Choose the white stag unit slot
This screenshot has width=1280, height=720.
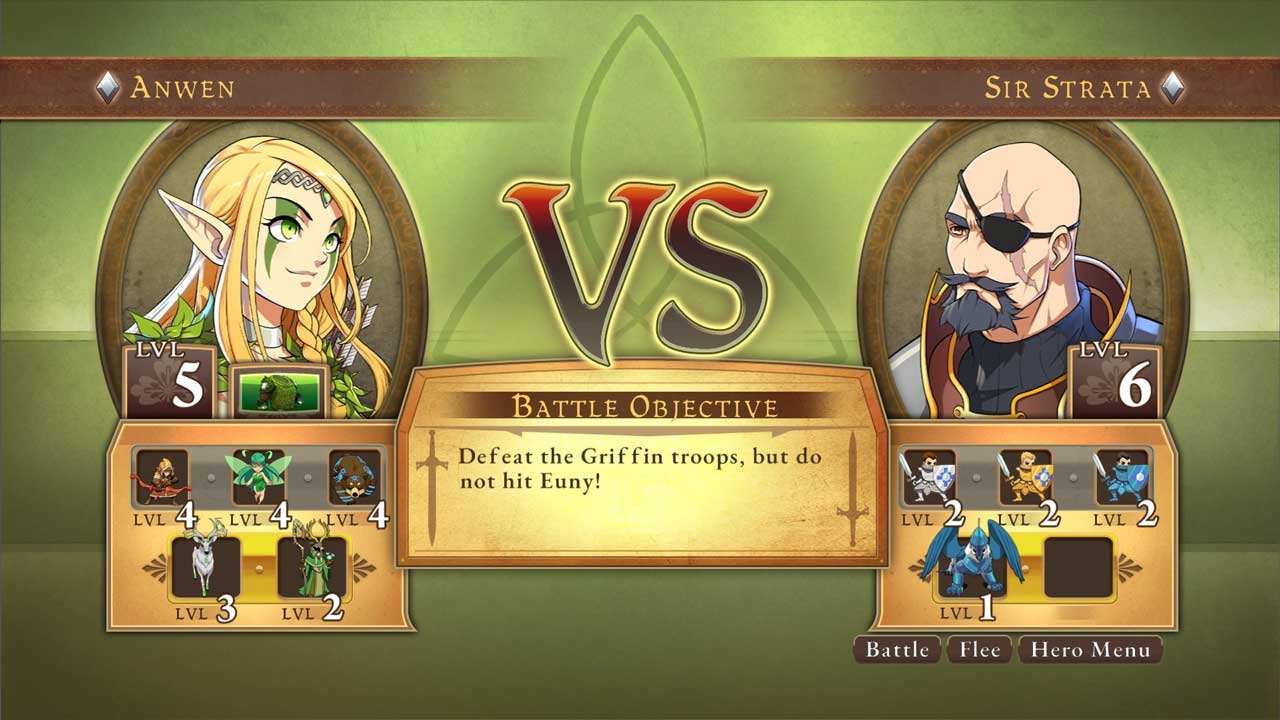pos(207,567)
